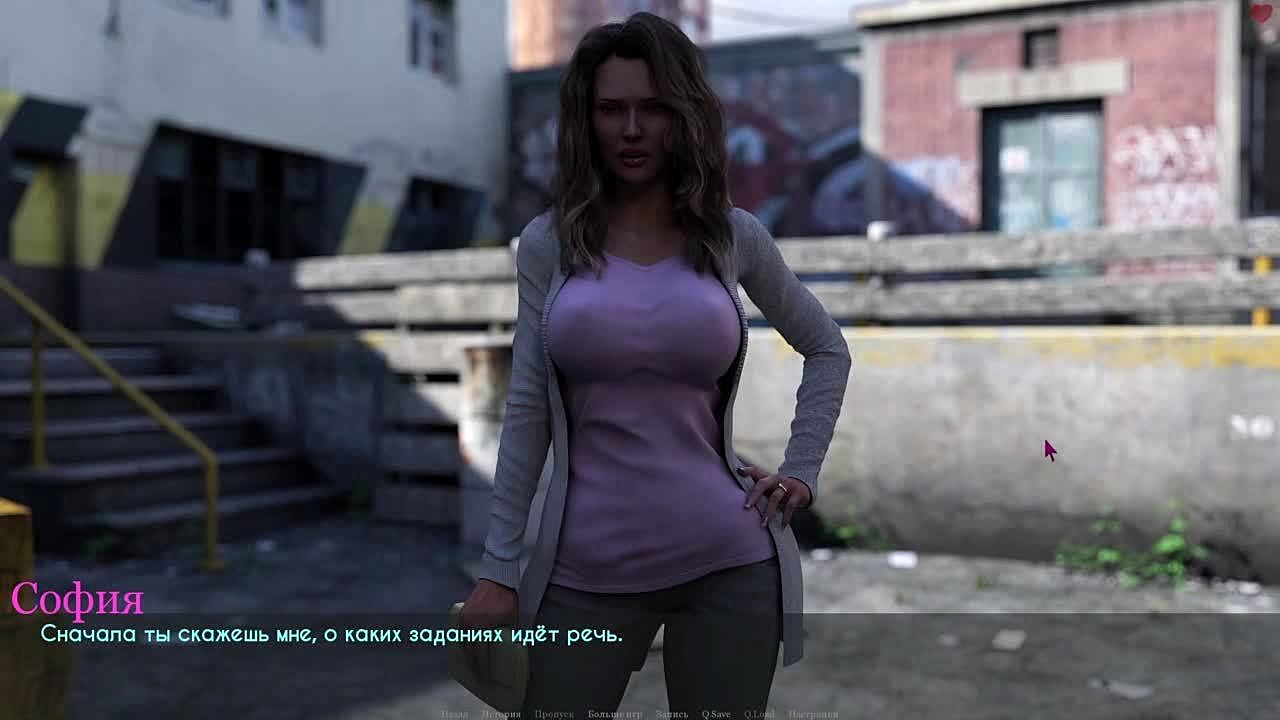Open the История dialogue log
Screen dimensions: 1280x720
coord(500,714)
